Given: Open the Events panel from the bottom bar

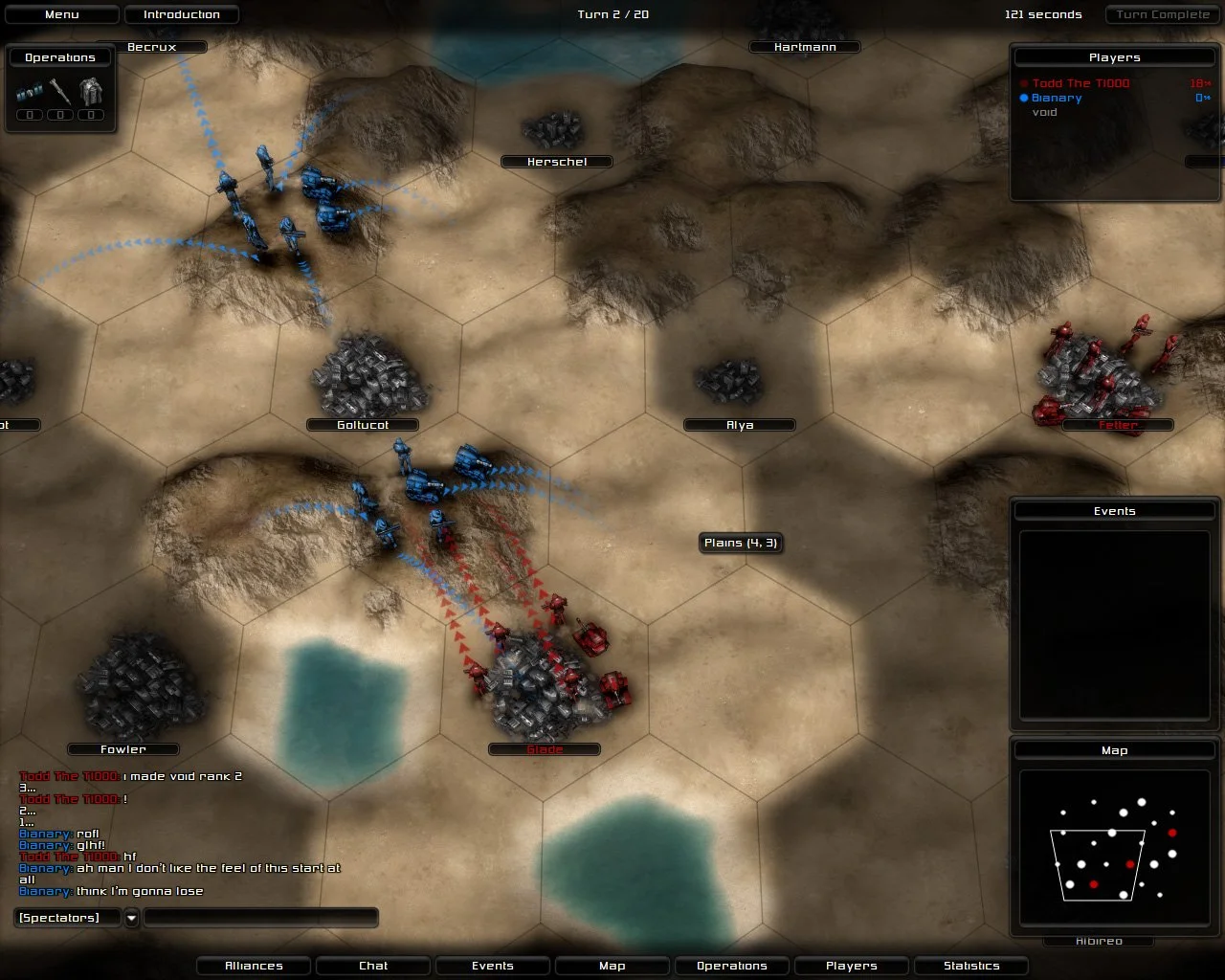Looking at the screenshot, I should pos(492,966).
